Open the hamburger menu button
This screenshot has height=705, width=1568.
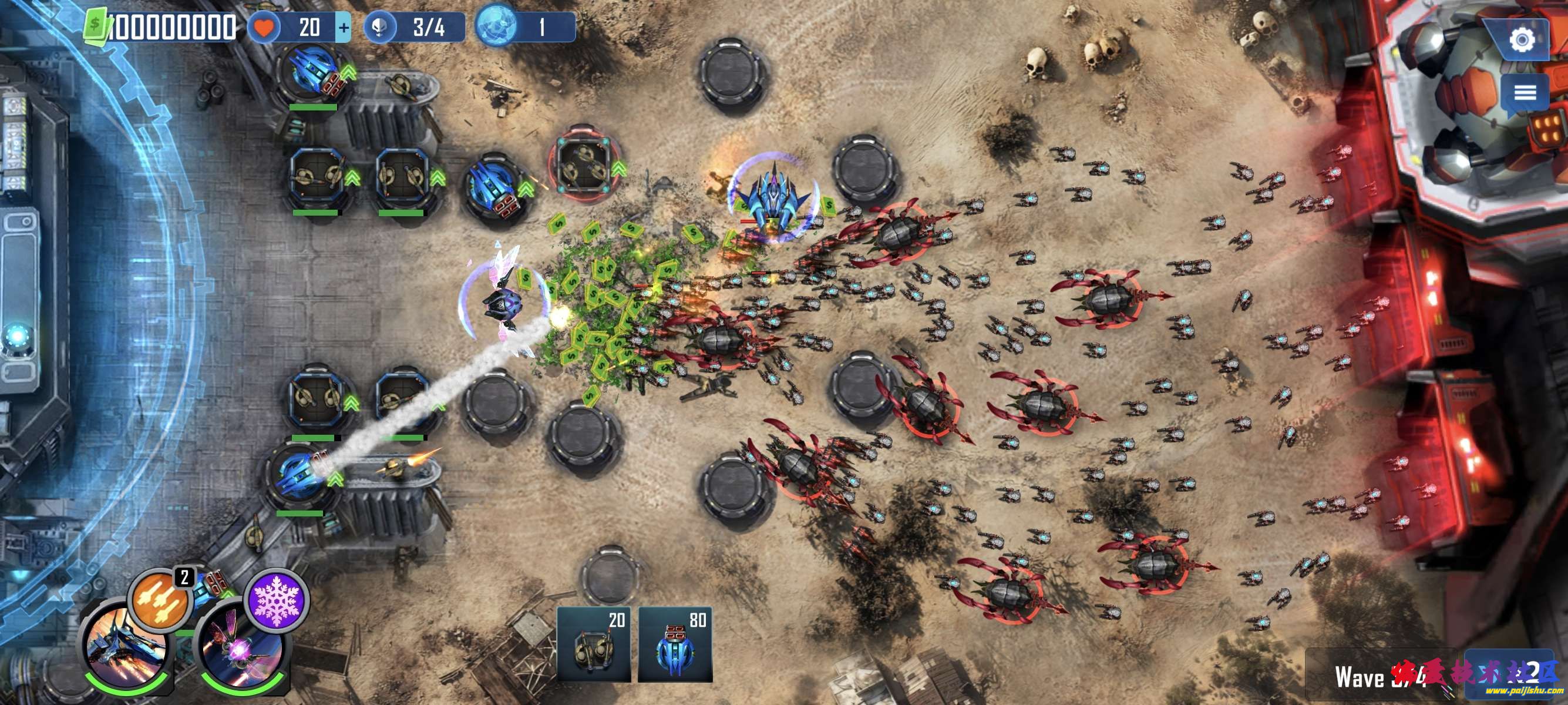(1524, 93)
